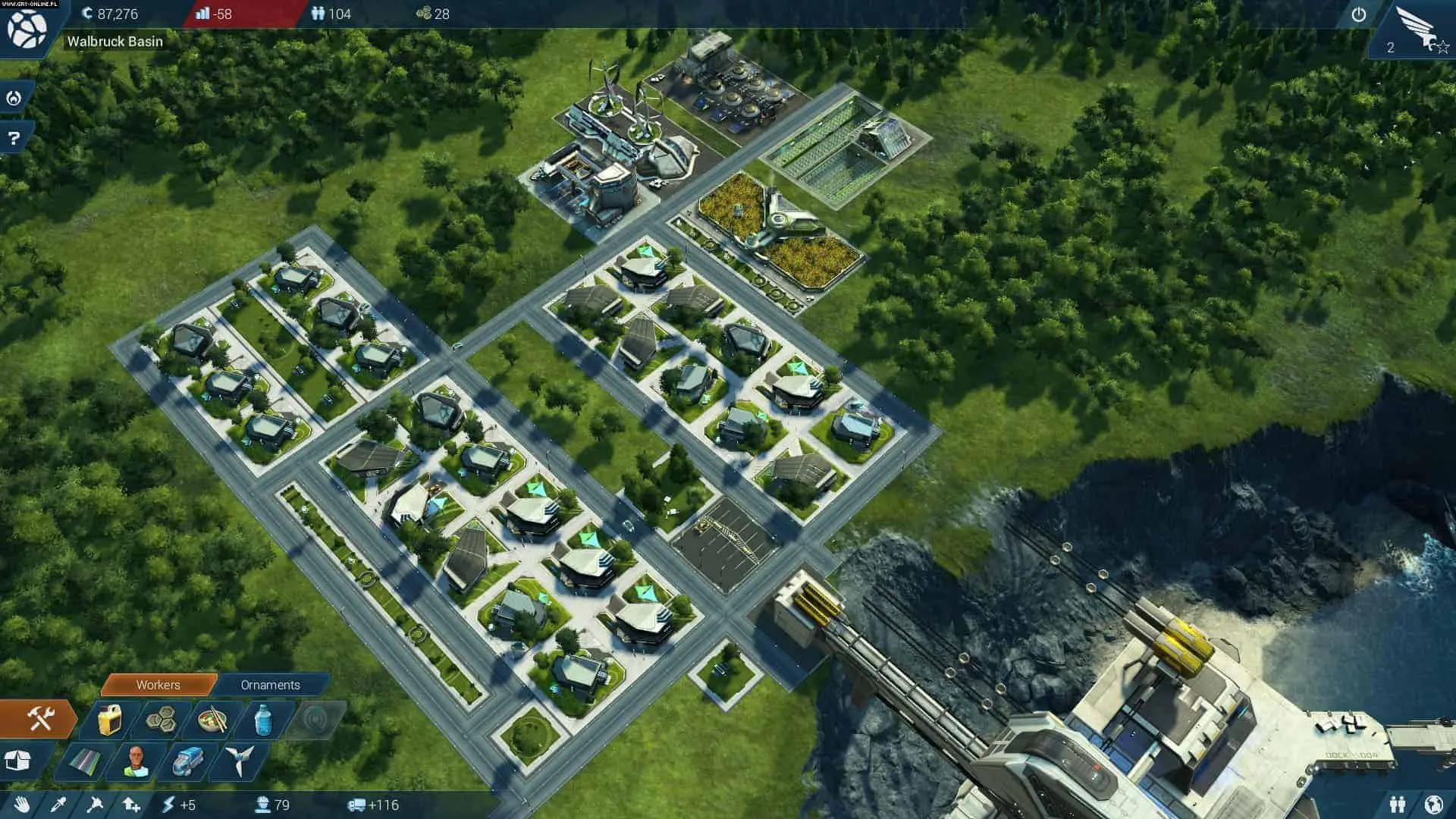Switch to the Ornaments tab

(x=270, y=685)
